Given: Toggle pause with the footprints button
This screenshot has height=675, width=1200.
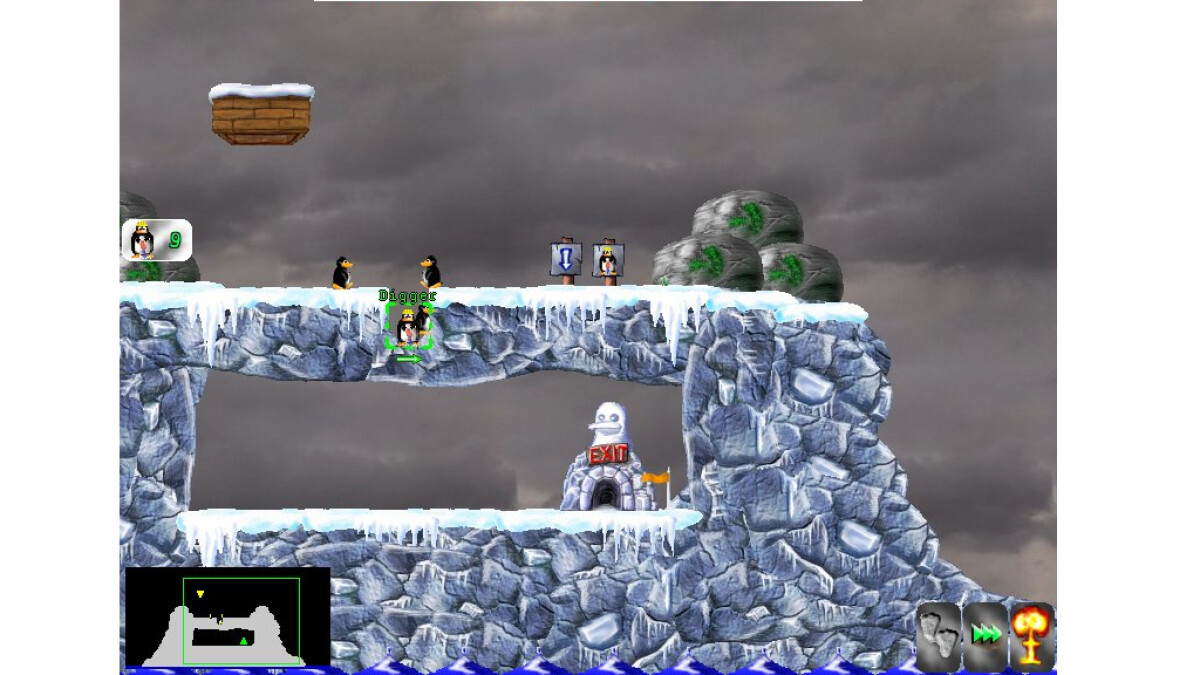Looking at the screenshot, I should (x=938, y=636).
